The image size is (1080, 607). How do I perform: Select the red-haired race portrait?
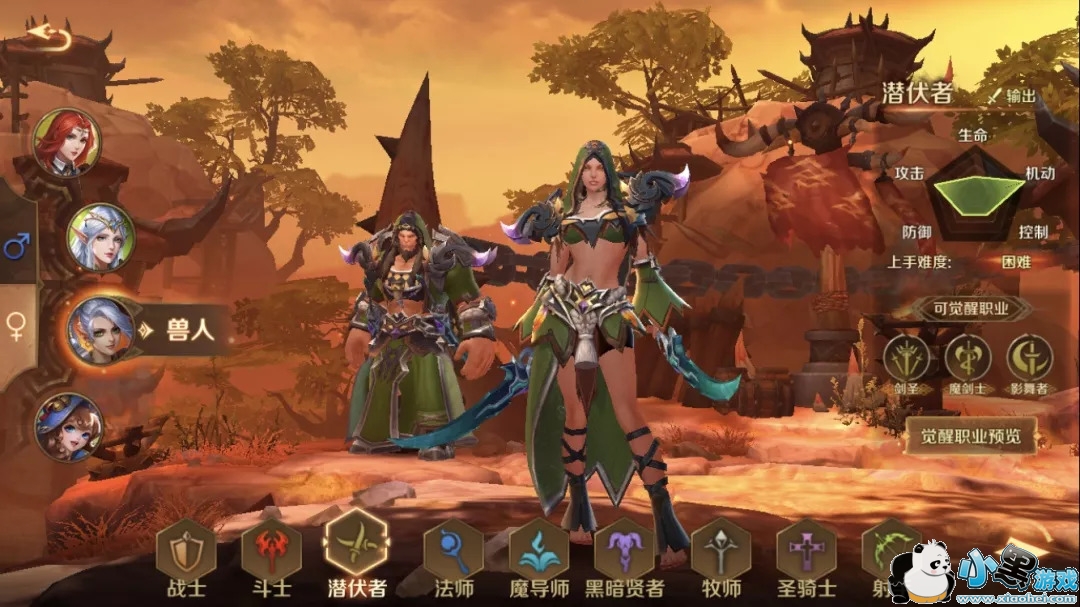67,142
